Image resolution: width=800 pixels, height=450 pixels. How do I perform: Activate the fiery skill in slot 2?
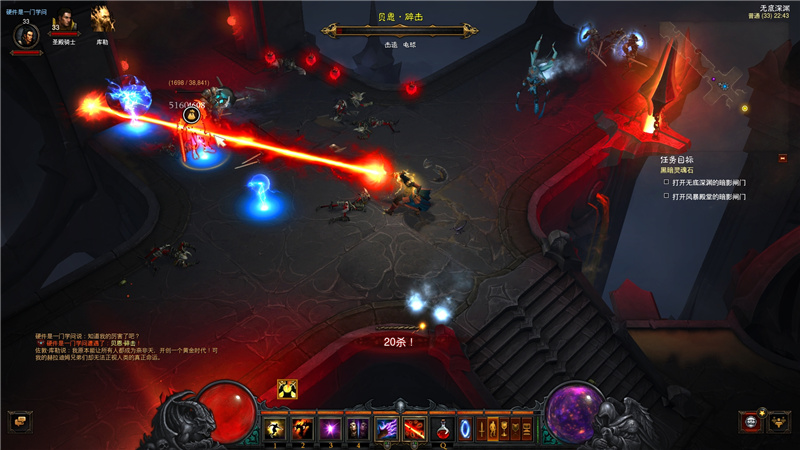pyautogui.click(x=300, y=429)
